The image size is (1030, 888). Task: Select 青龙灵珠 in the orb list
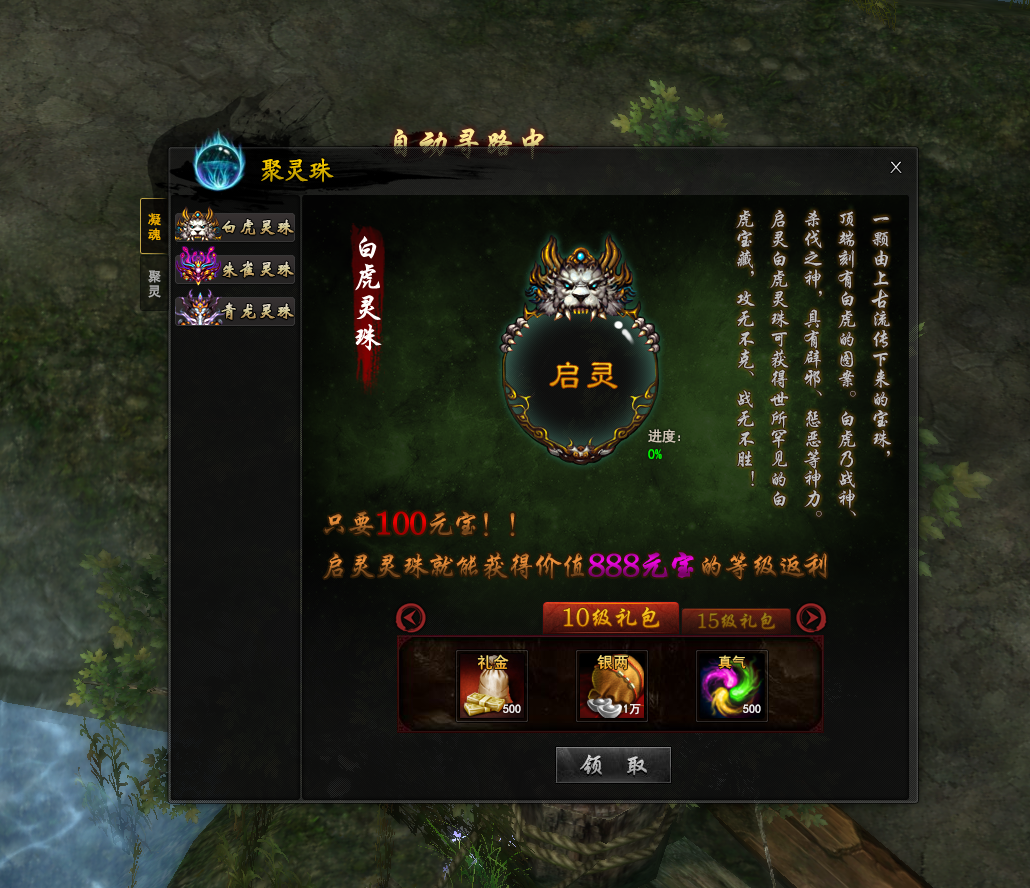[235, 311]
